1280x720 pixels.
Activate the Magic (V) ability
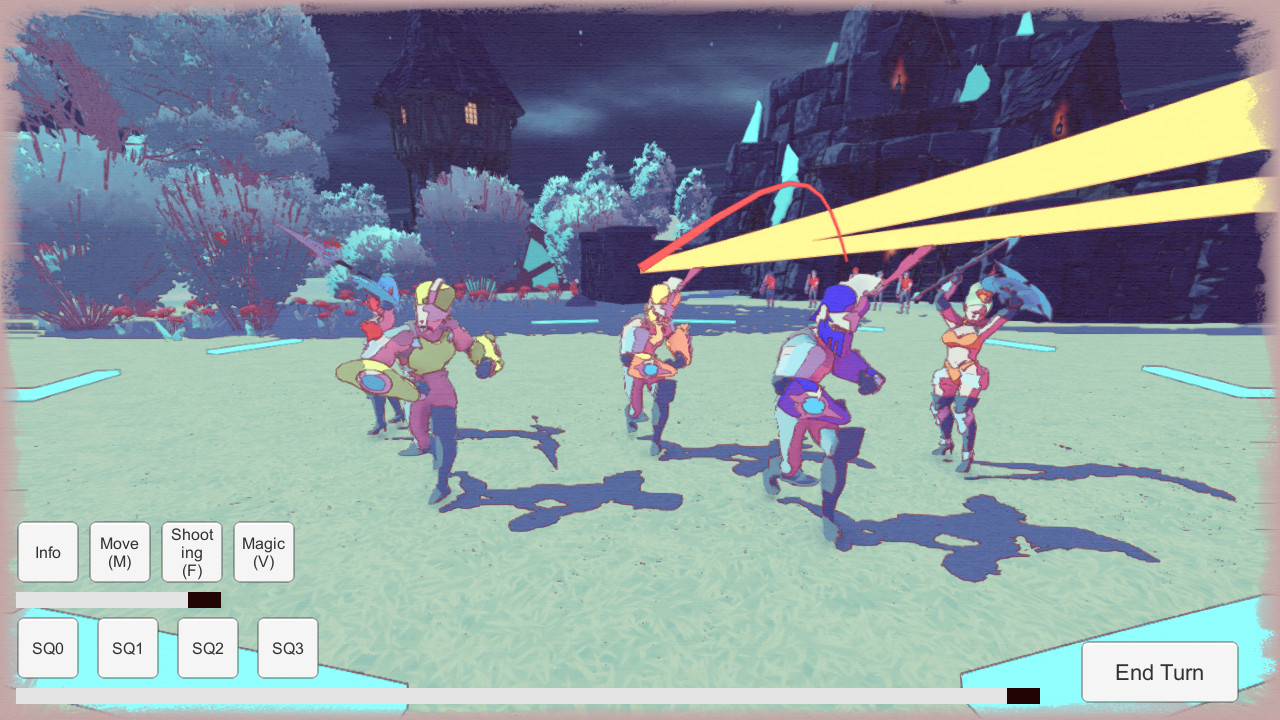coord(263,551)
